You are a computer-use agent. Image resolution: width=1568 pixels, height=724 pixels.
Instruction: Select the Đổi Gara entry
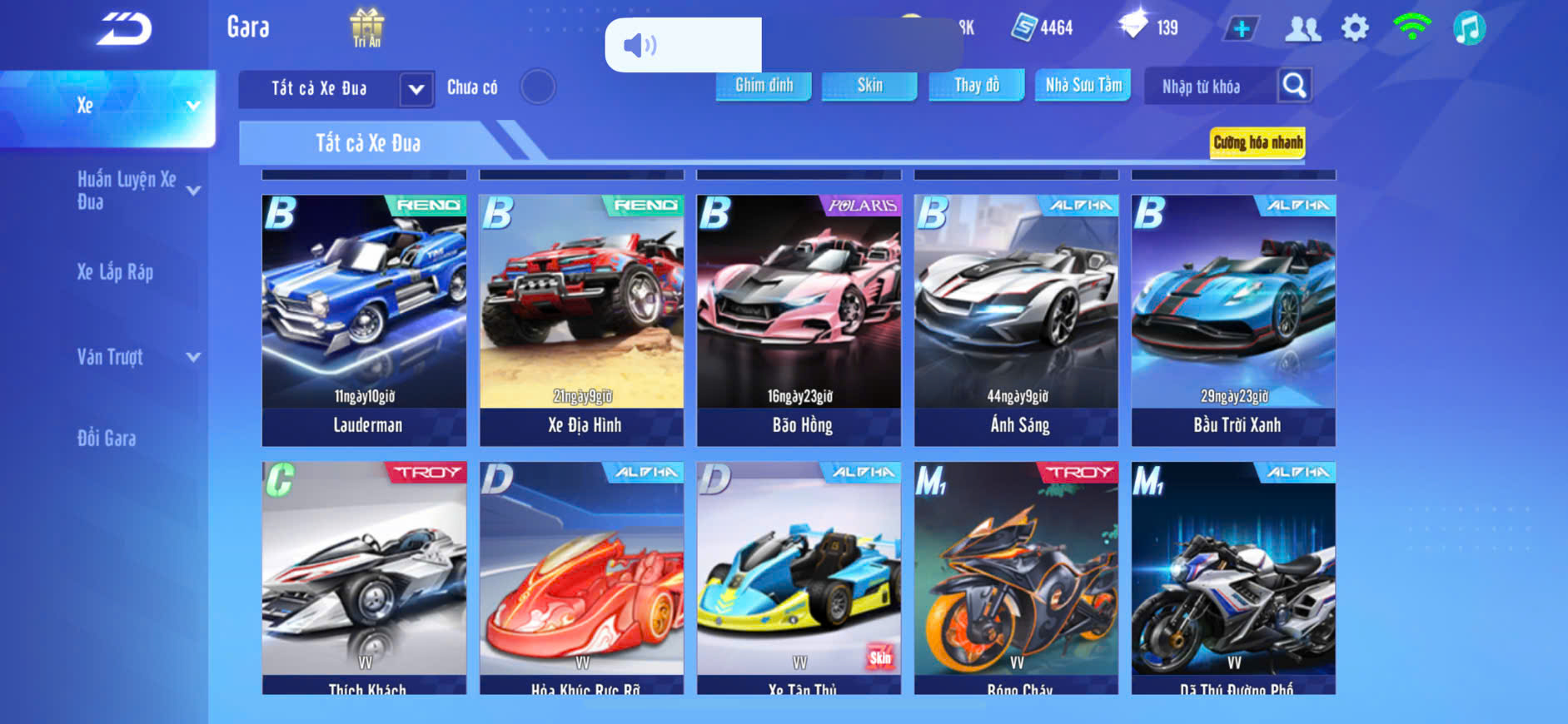[x=107, y=439]
